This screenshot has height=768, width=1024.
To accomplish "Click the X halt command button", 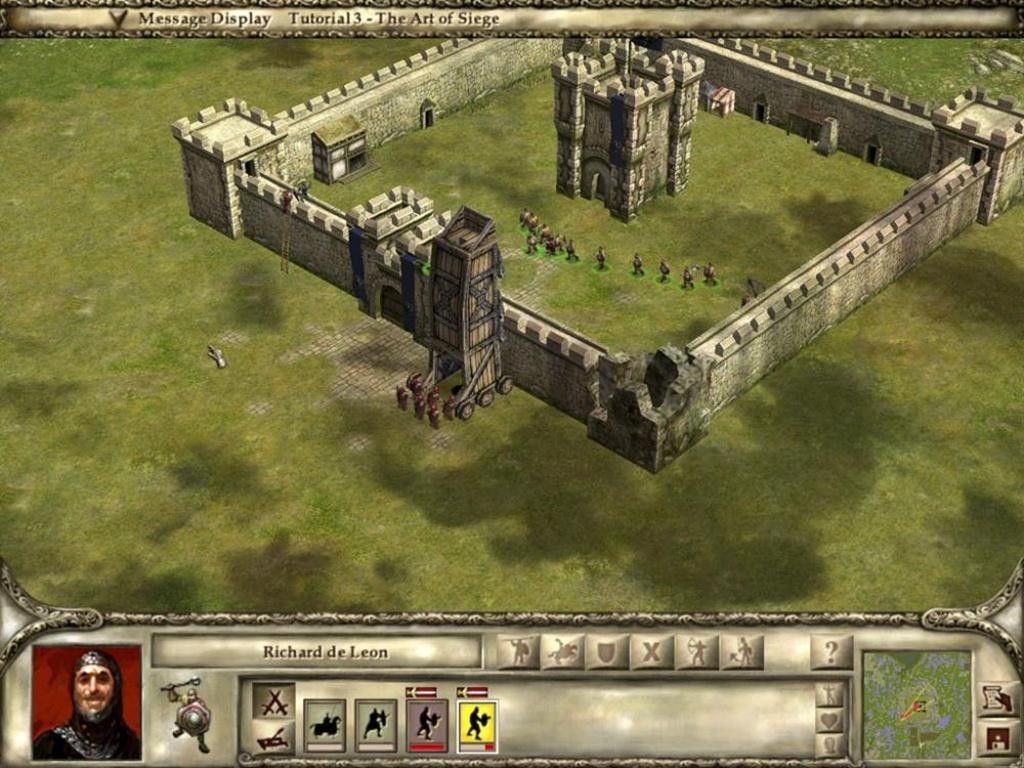I will pos(652,653).
